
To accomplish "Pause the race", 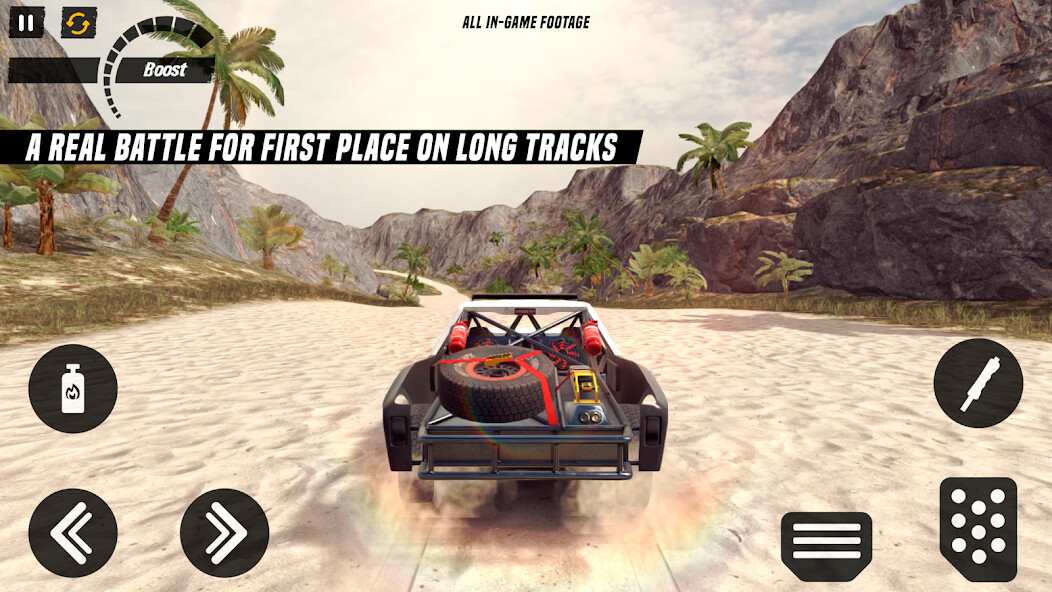I will click(26, 22).
